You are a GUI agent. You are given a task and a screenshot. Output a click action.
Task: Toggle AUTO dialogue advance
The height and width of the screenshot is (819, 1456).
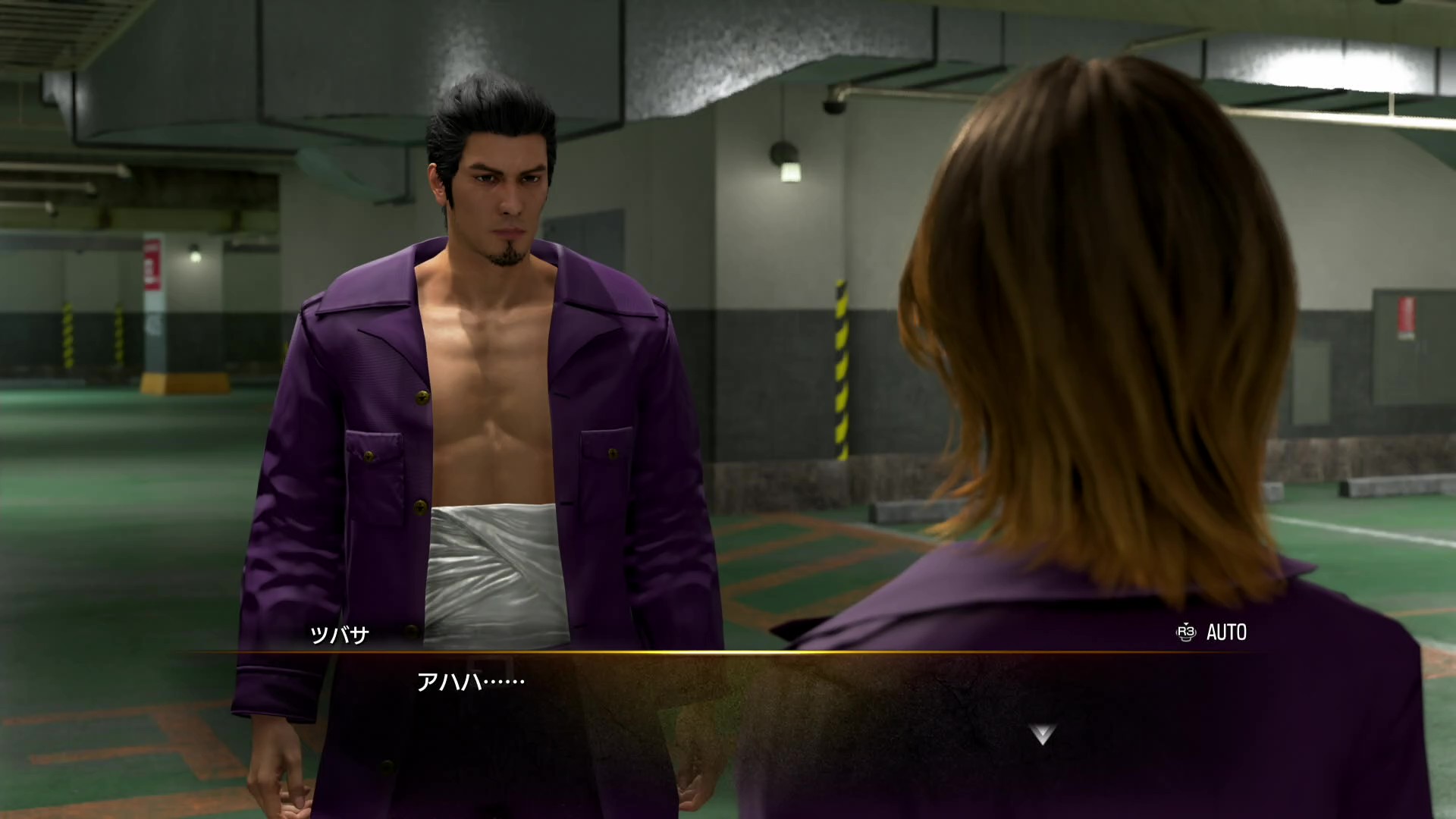[1212, 632]
